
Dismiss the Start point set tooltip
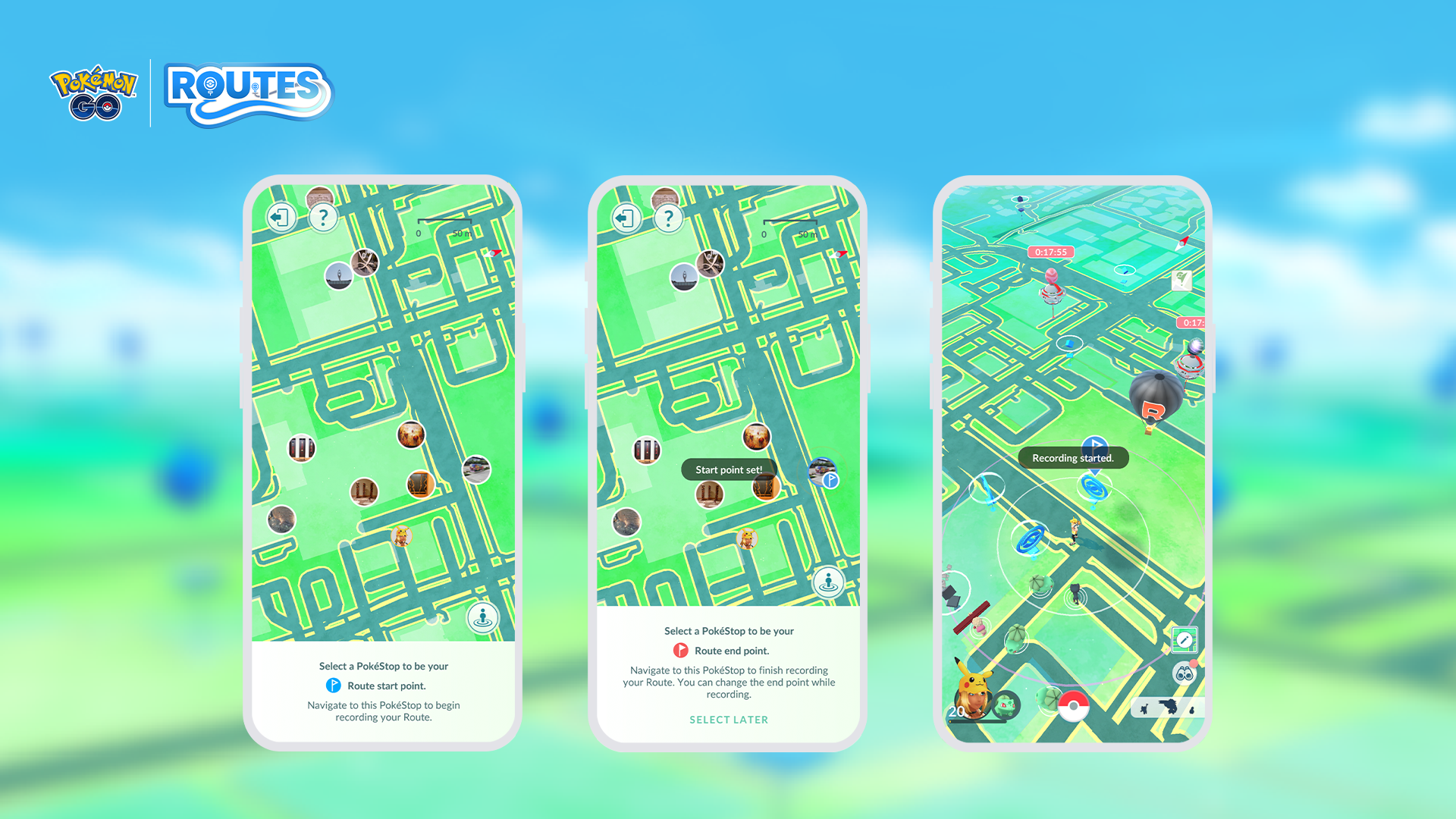coord(729,469)
